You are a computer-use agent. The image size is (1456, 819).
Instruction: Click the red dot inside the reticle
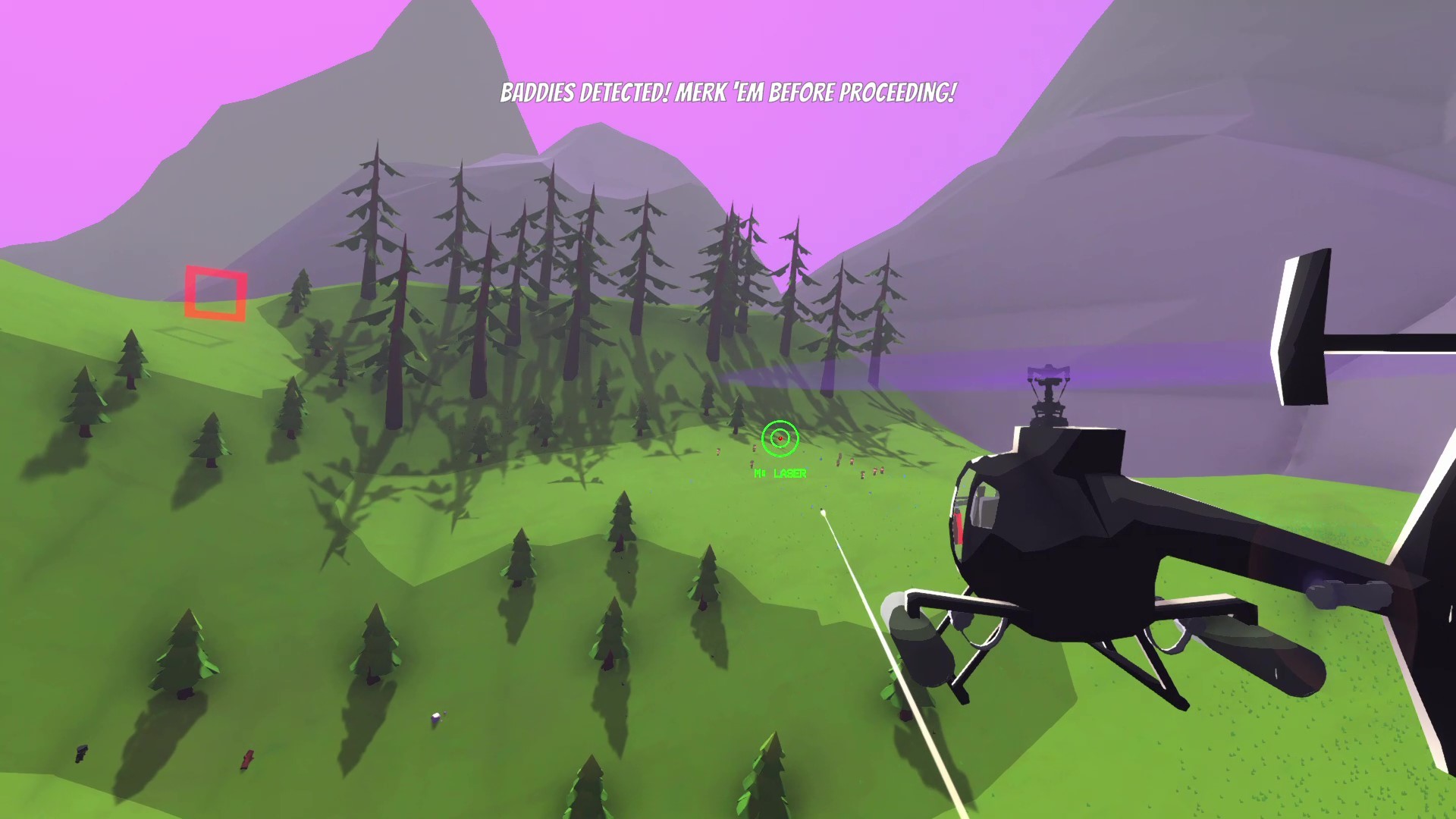(780, 438)
